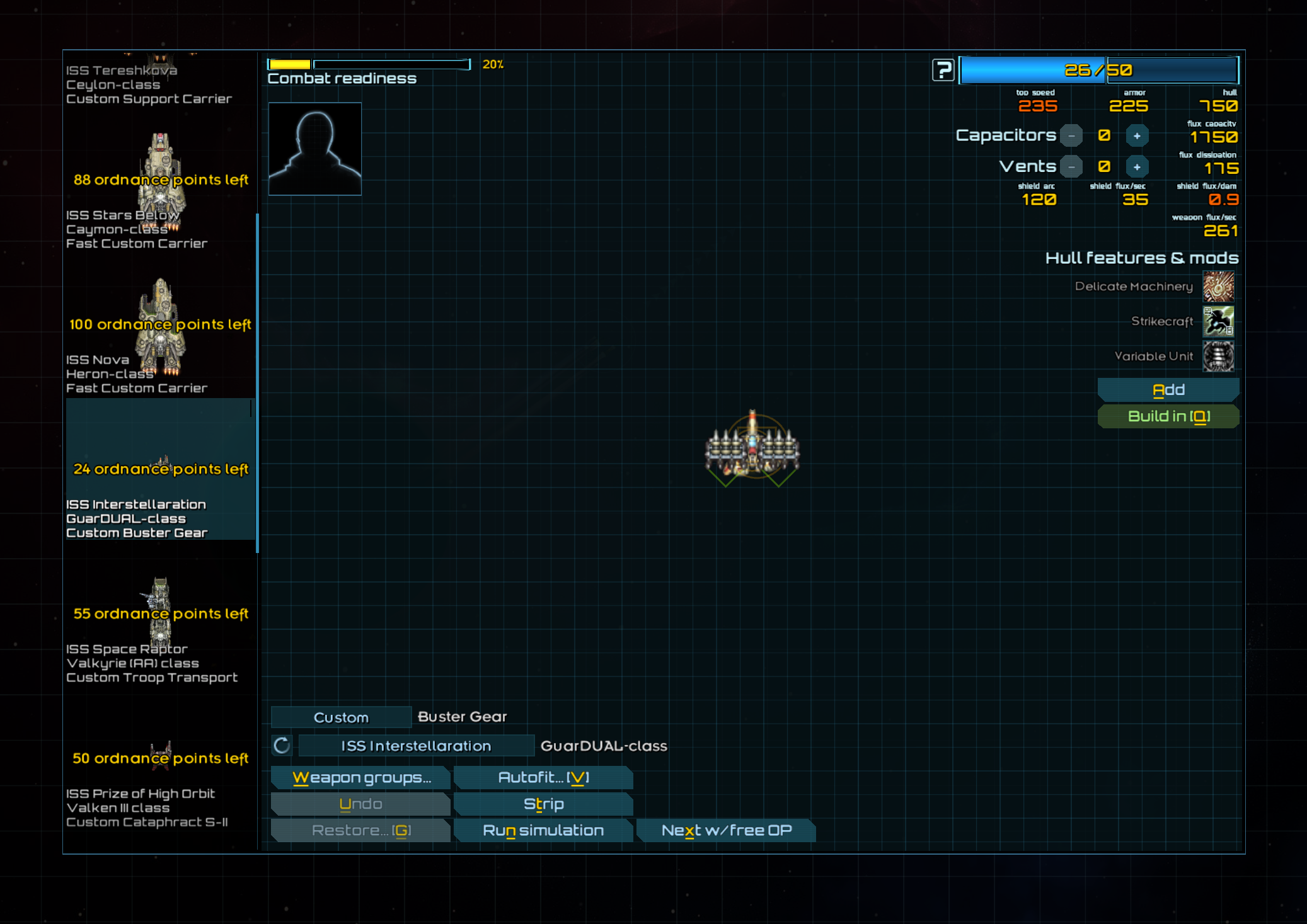Click the Custom variant name button

click(x=341, y=717)
